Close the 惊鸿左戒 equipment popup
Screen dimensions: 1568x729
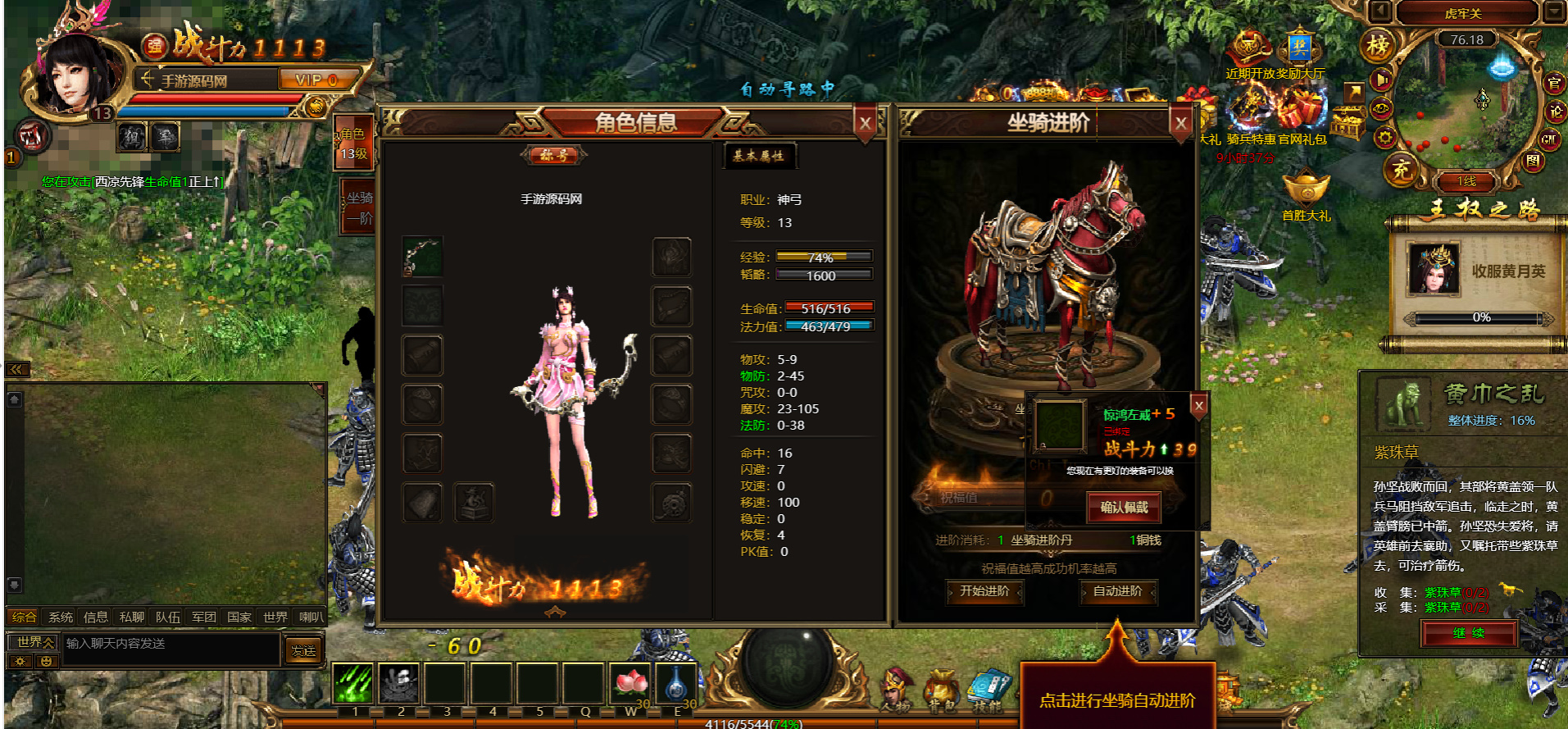tap(1198, 405)
